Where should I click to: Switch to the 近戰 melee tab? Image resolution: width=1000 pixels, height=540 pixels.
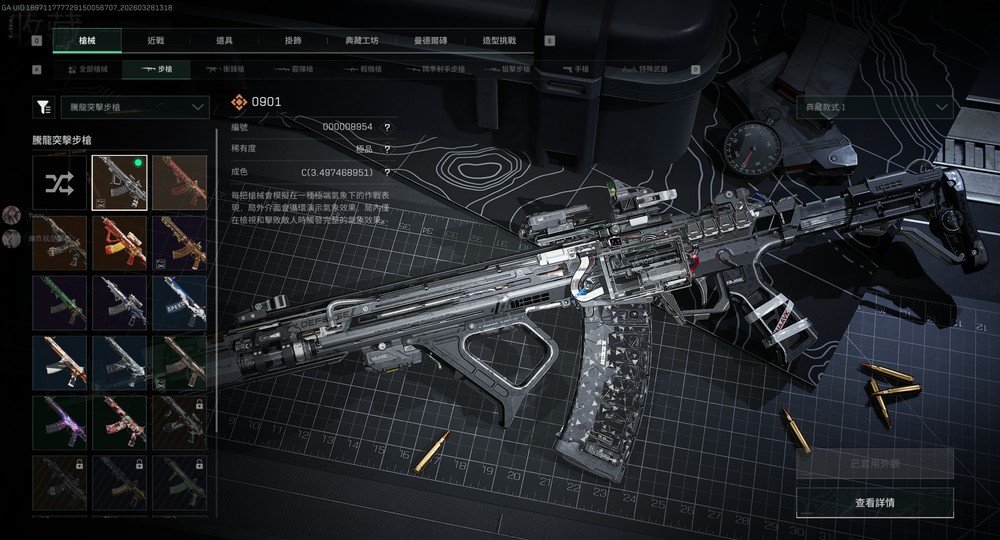click(155, 41)
